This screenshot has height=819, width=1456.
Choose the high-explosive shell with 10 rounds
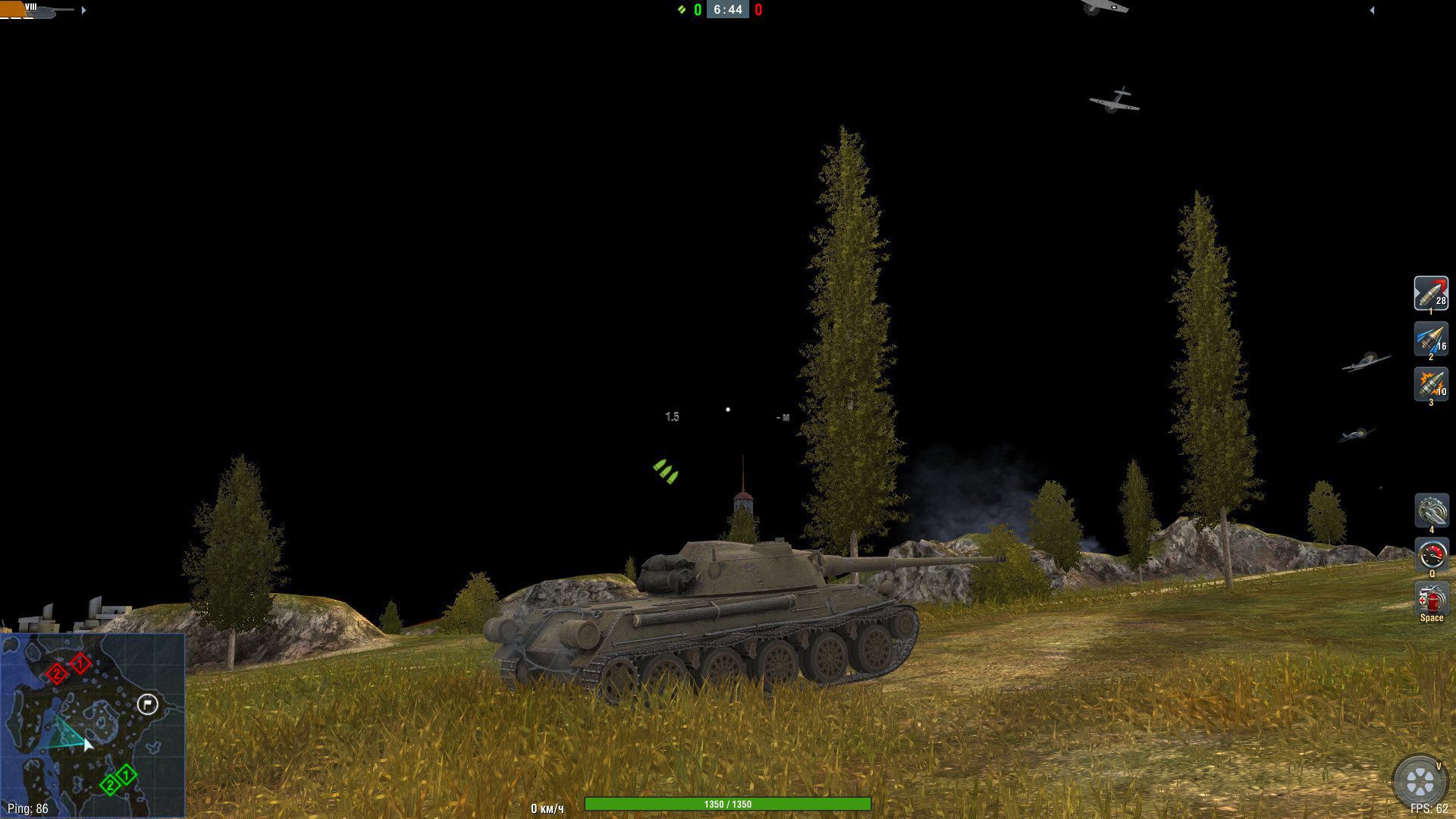(1430, 384)
